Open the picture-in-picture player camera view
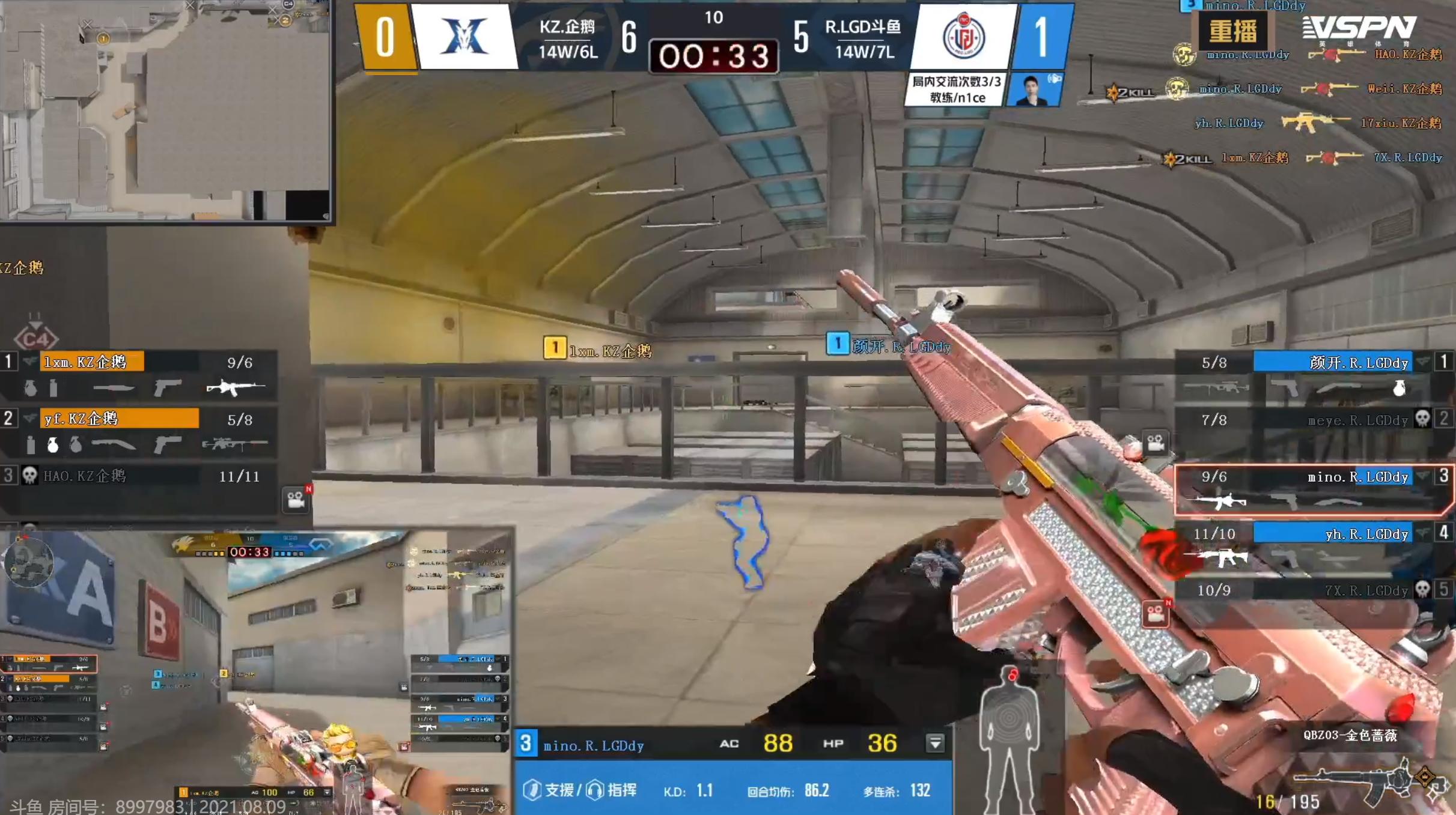Image resolution: width=1456 pixels, height=815 pixels. click(257, 670)
